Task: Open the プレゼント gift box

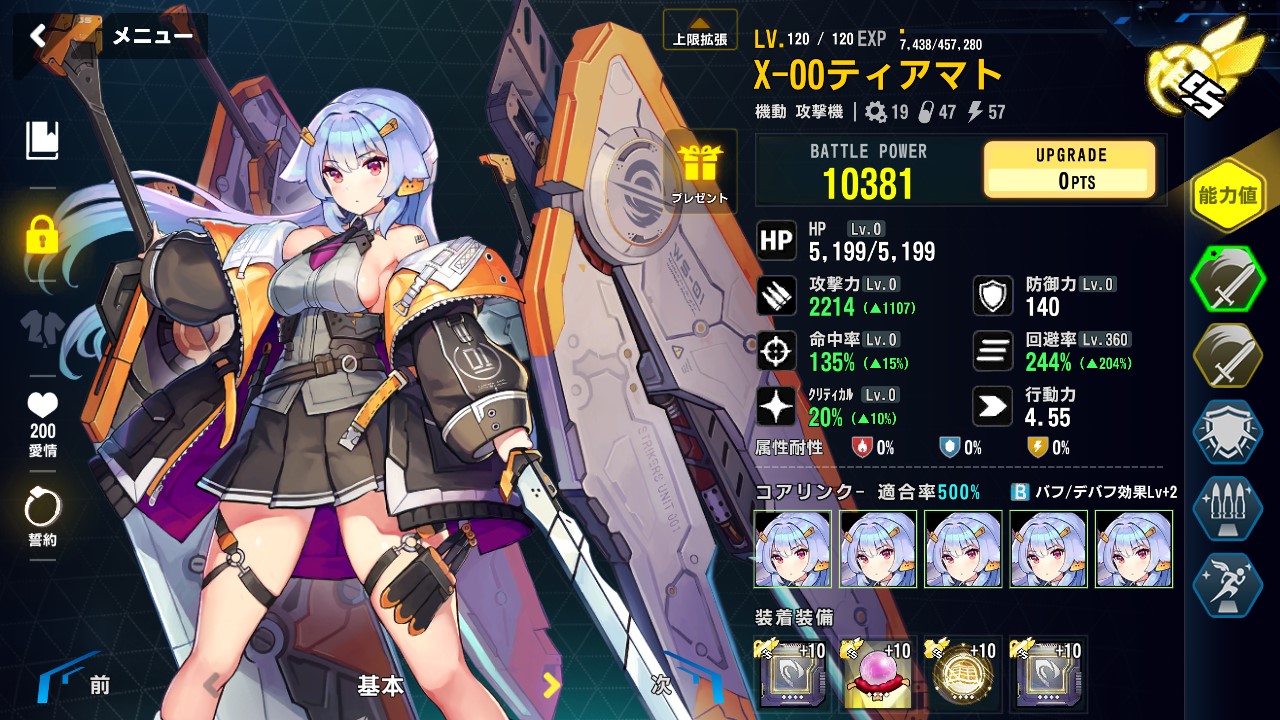Action: click(x=700, y=172)
